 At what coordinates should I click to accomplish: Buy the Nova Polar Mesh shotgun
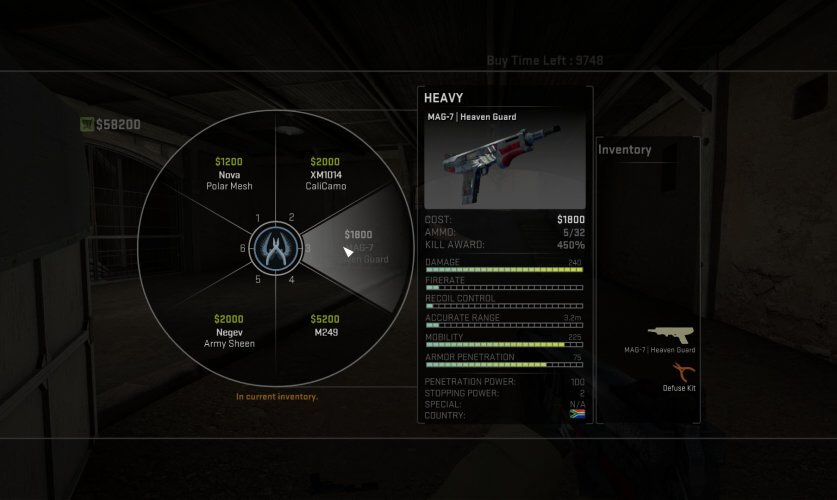tap(228, 173)
